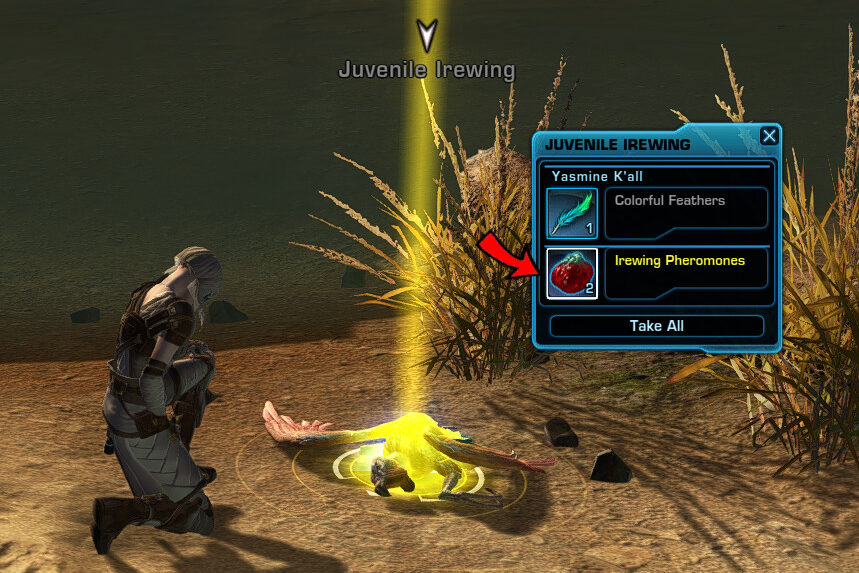Close the Juvenile Irewing loot window
The height and width of the screenshot is (573, 859).
768,137
